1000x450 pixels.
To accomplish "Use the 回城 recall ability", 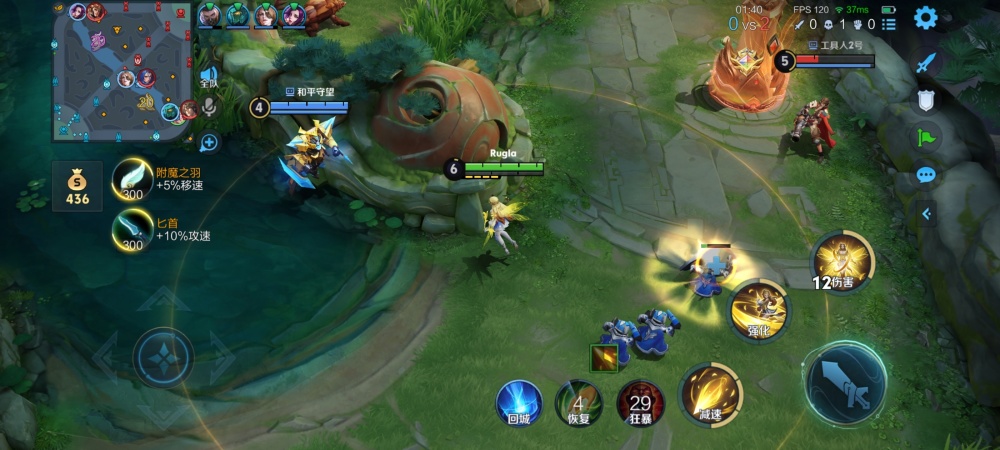I will coord(519,402).
